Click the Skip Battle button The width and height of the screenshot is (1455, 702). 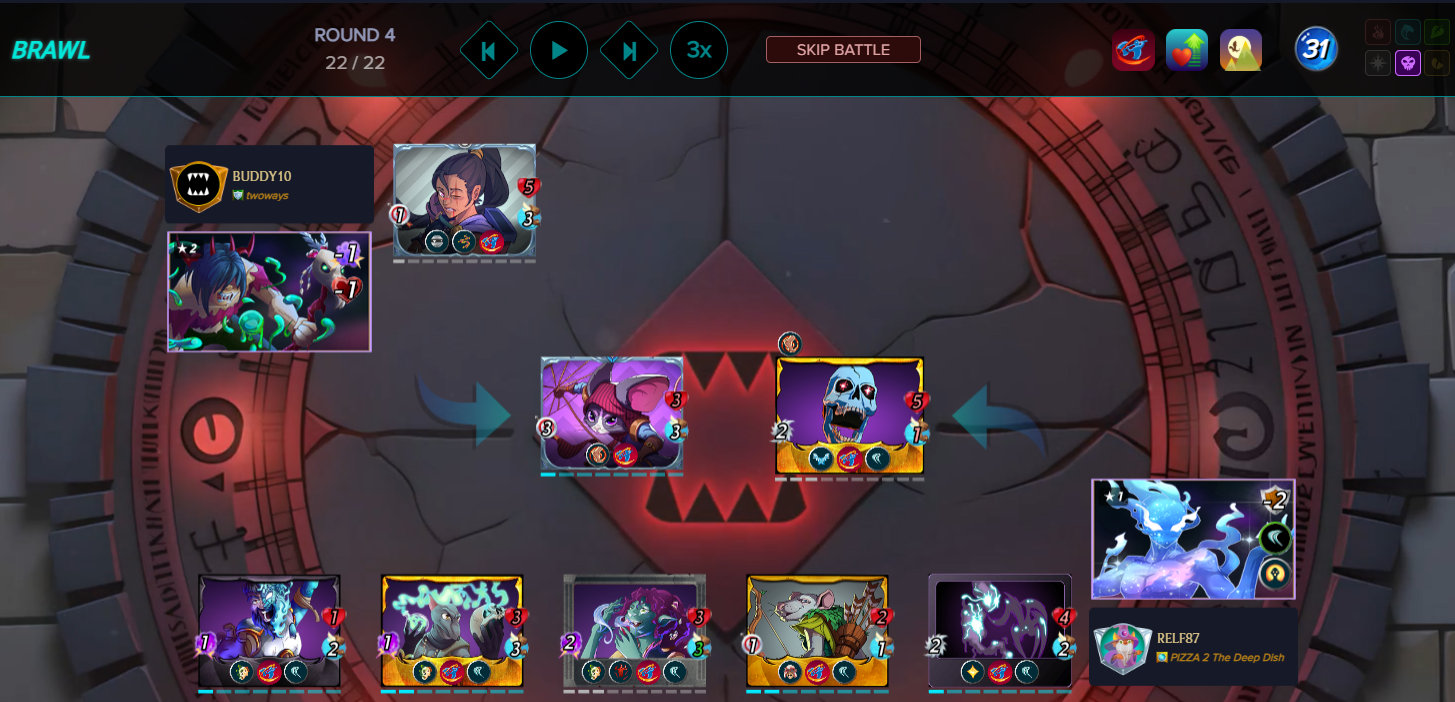(x=843, y=49)
